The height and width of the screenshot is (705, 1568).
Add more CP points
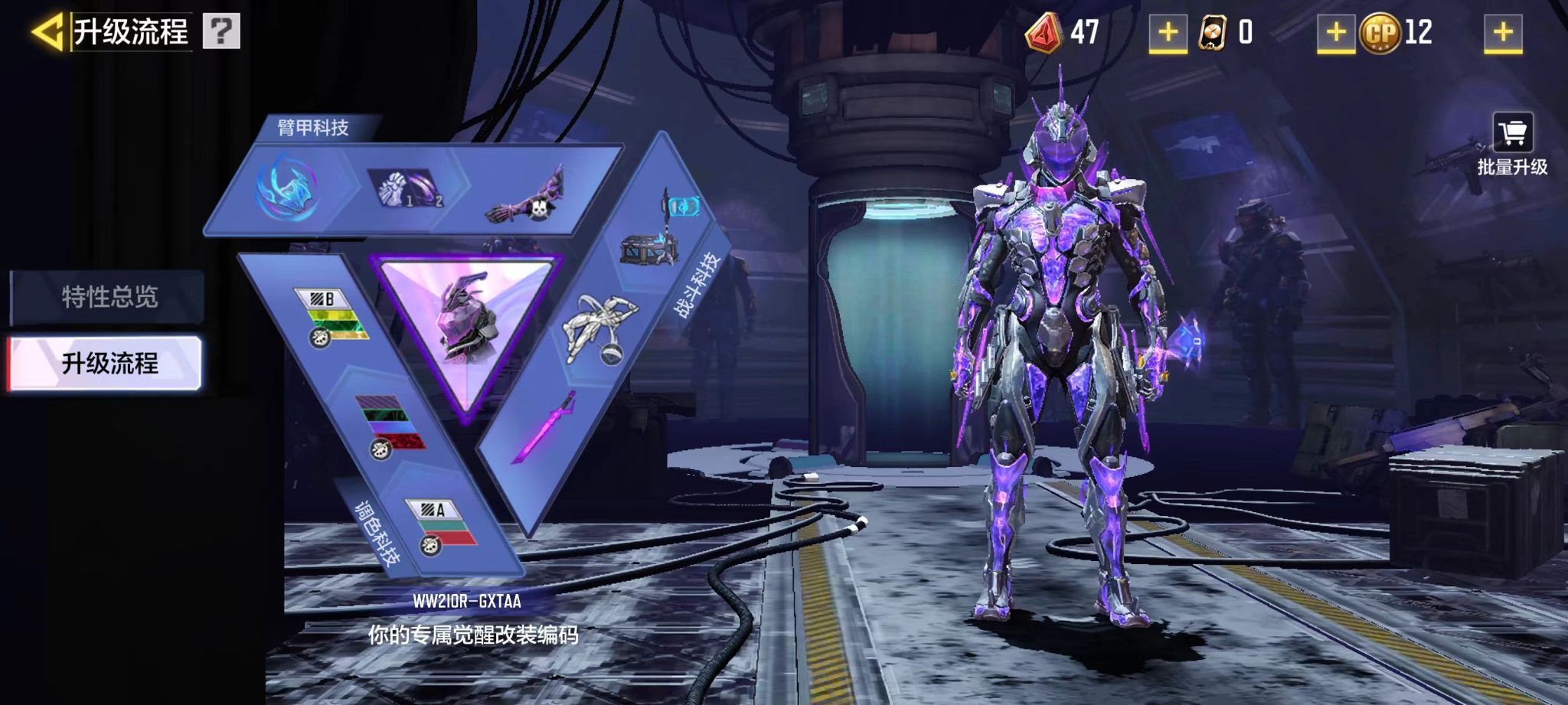(1503, 33)
